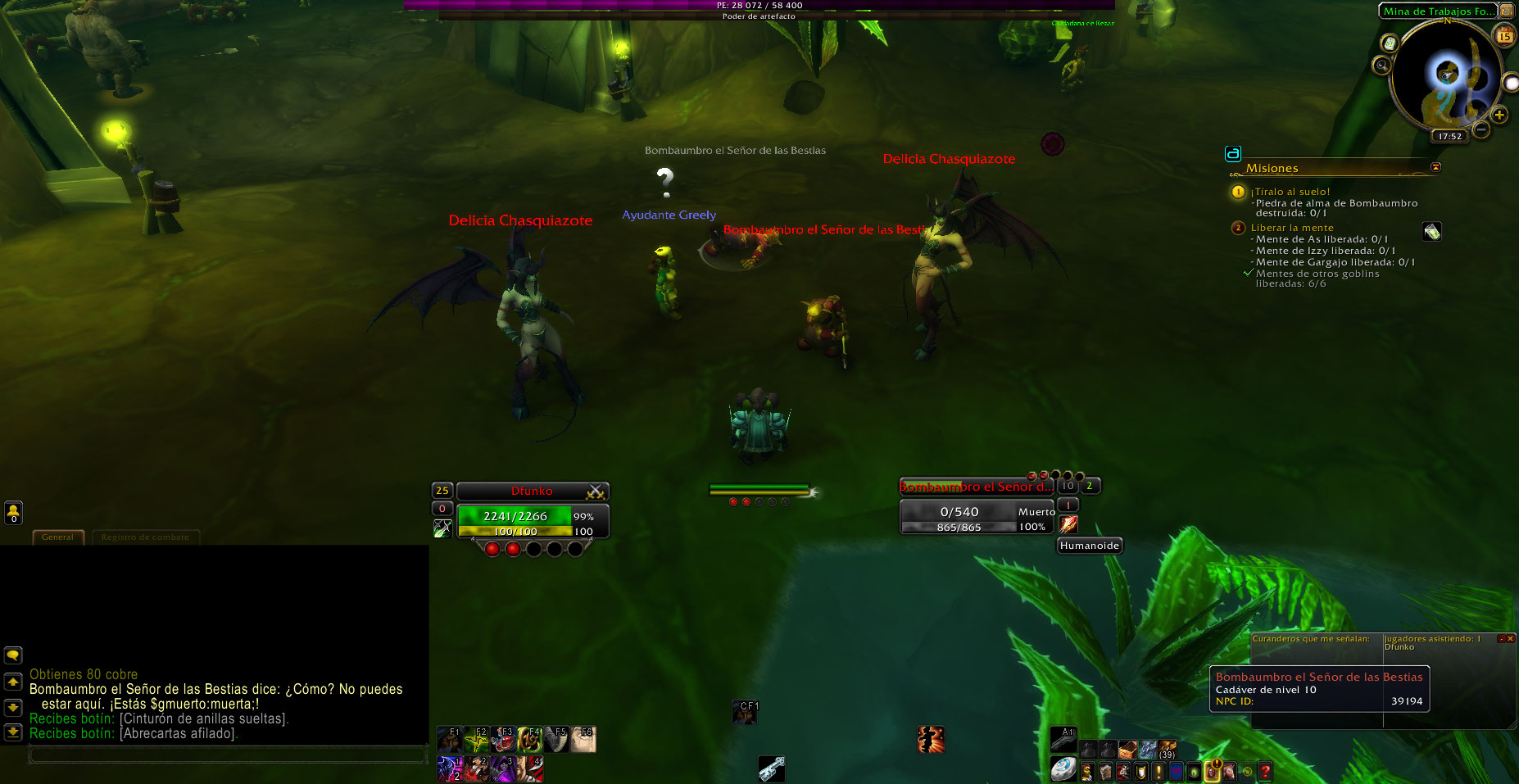Zoom out on the minimap

pyautogui.click(x=1481, y=129)
